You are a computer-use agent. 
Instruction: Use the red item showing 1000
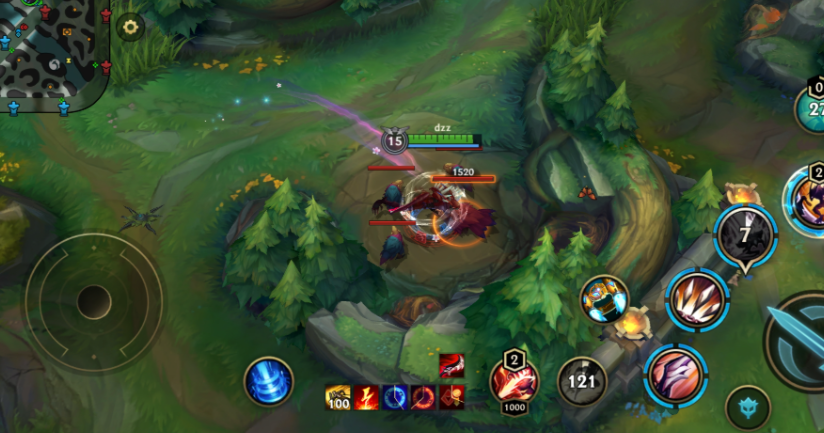(514, 382)
